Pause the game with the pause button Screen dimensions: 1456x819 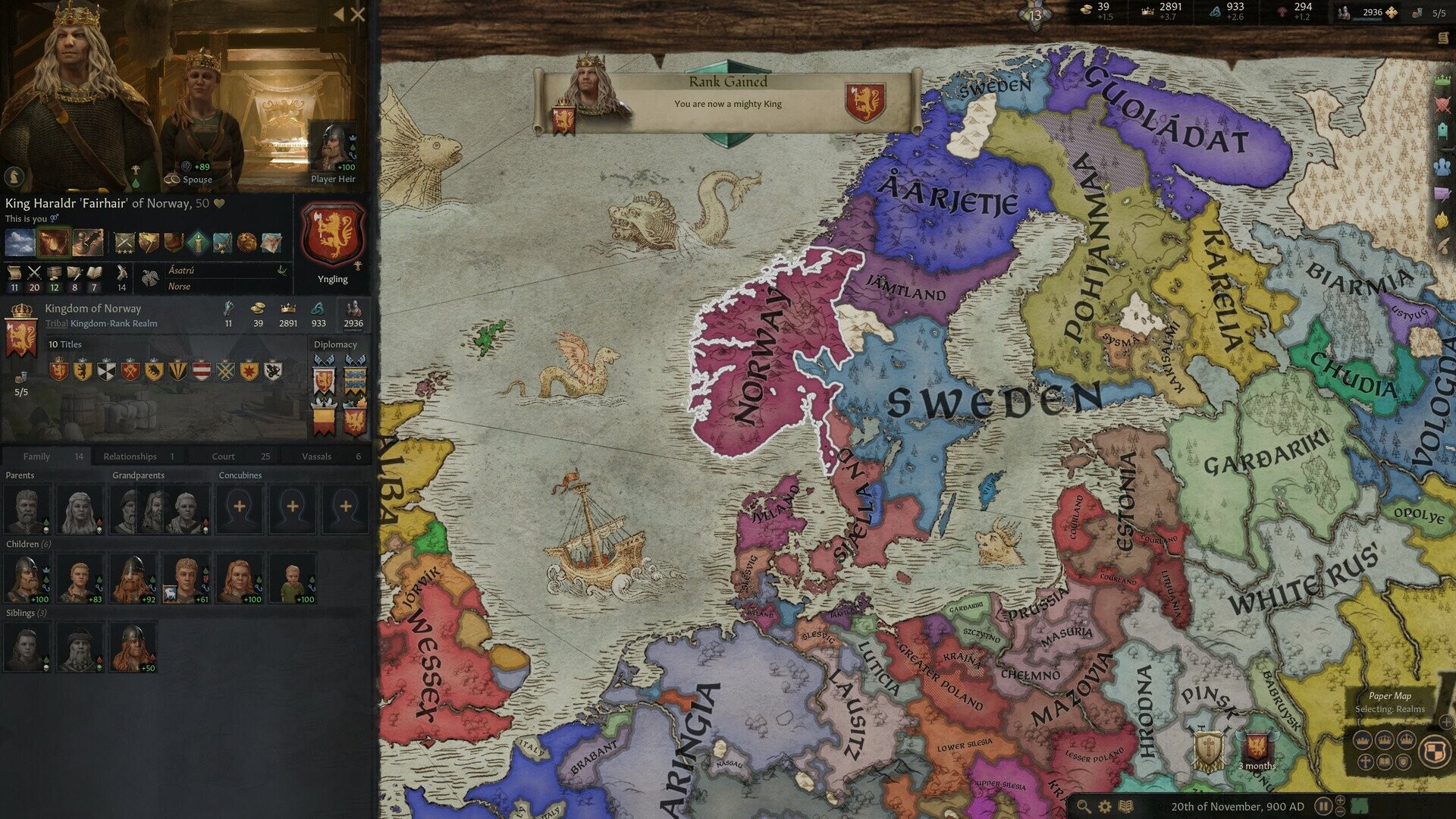[1323, 806]
